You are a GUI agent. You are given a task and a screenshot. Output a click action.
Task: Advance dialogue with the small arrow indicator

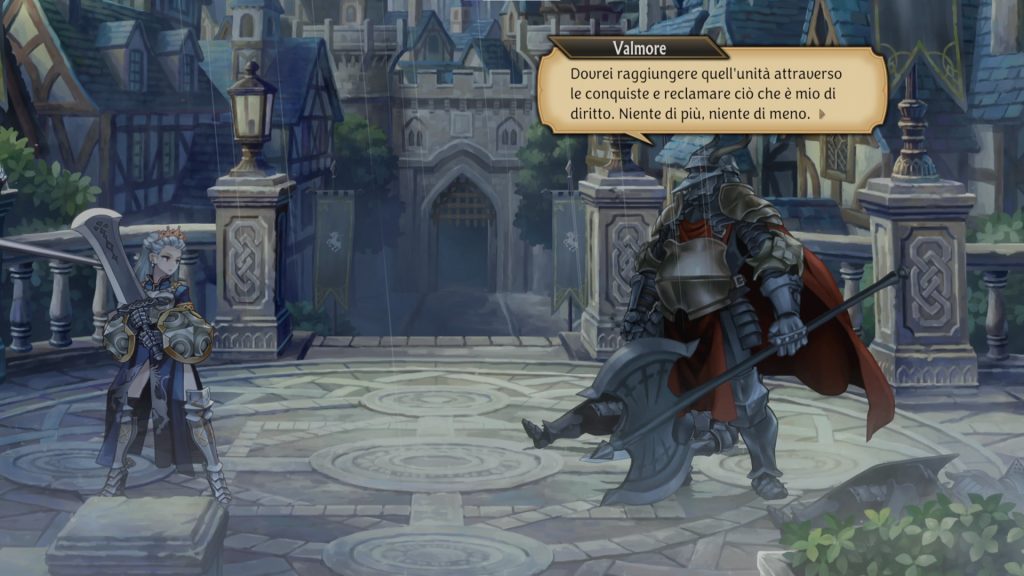tap(822, 114)
